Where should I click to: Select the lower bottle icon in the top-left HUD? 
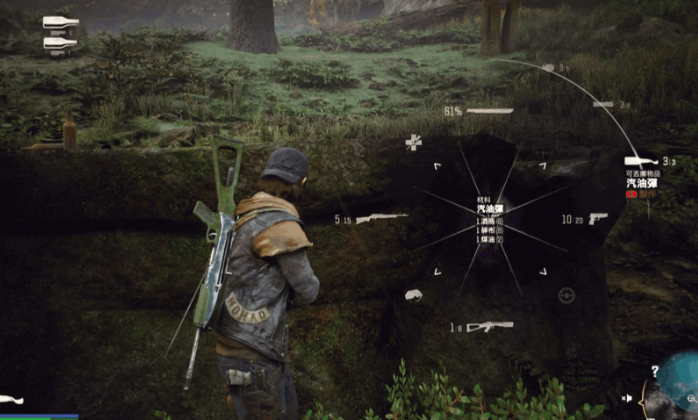click(61, 42)
